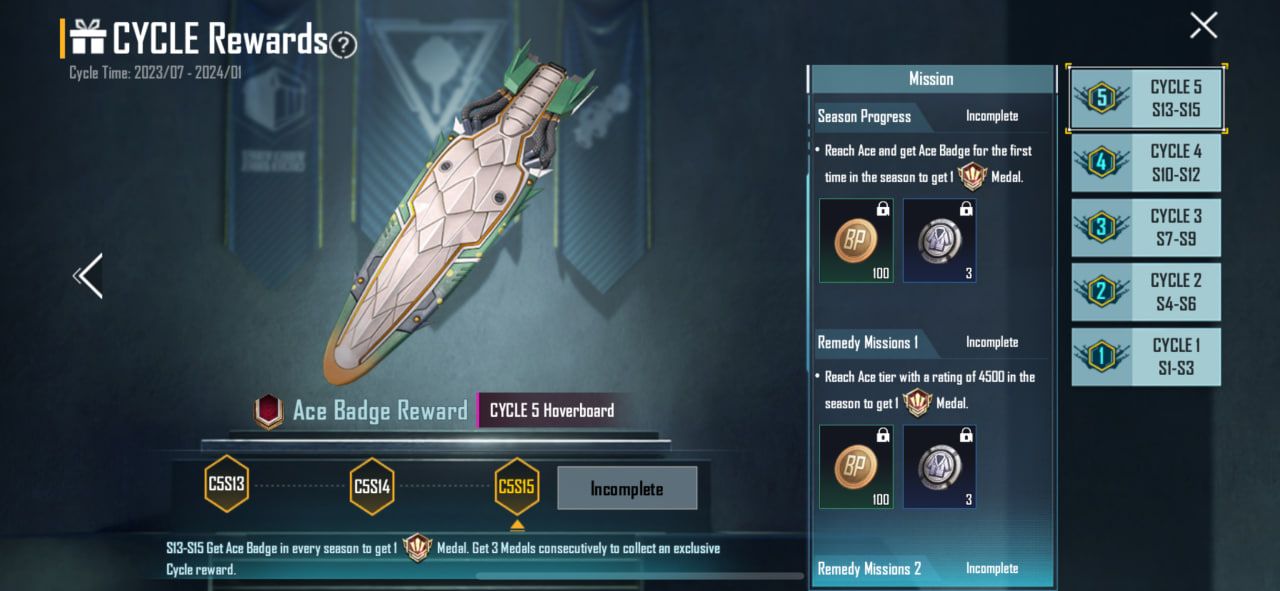
Task: Tap the Season Progress silver medal reward
Action: pos(939,240)
